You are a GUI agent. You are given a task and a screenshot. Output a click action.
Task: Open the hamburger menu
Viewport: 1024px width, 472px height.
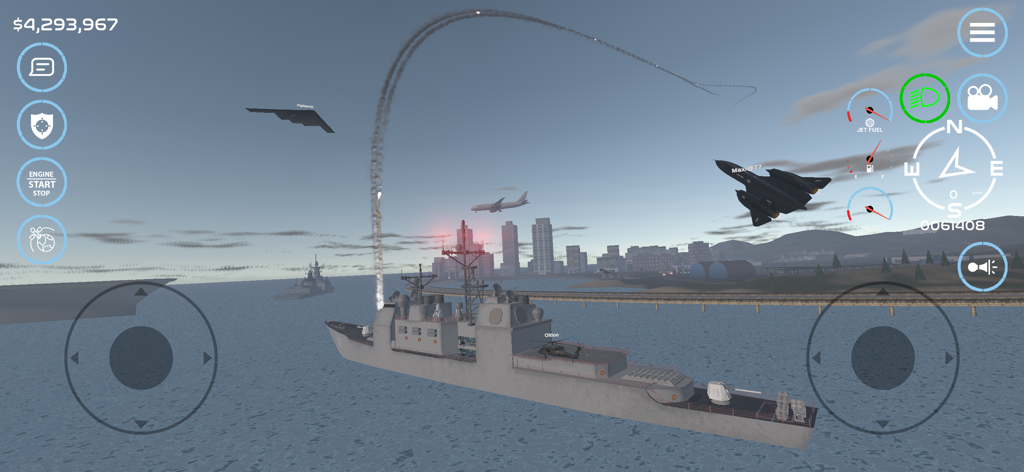pyautogui.click(x=982, y=33)
